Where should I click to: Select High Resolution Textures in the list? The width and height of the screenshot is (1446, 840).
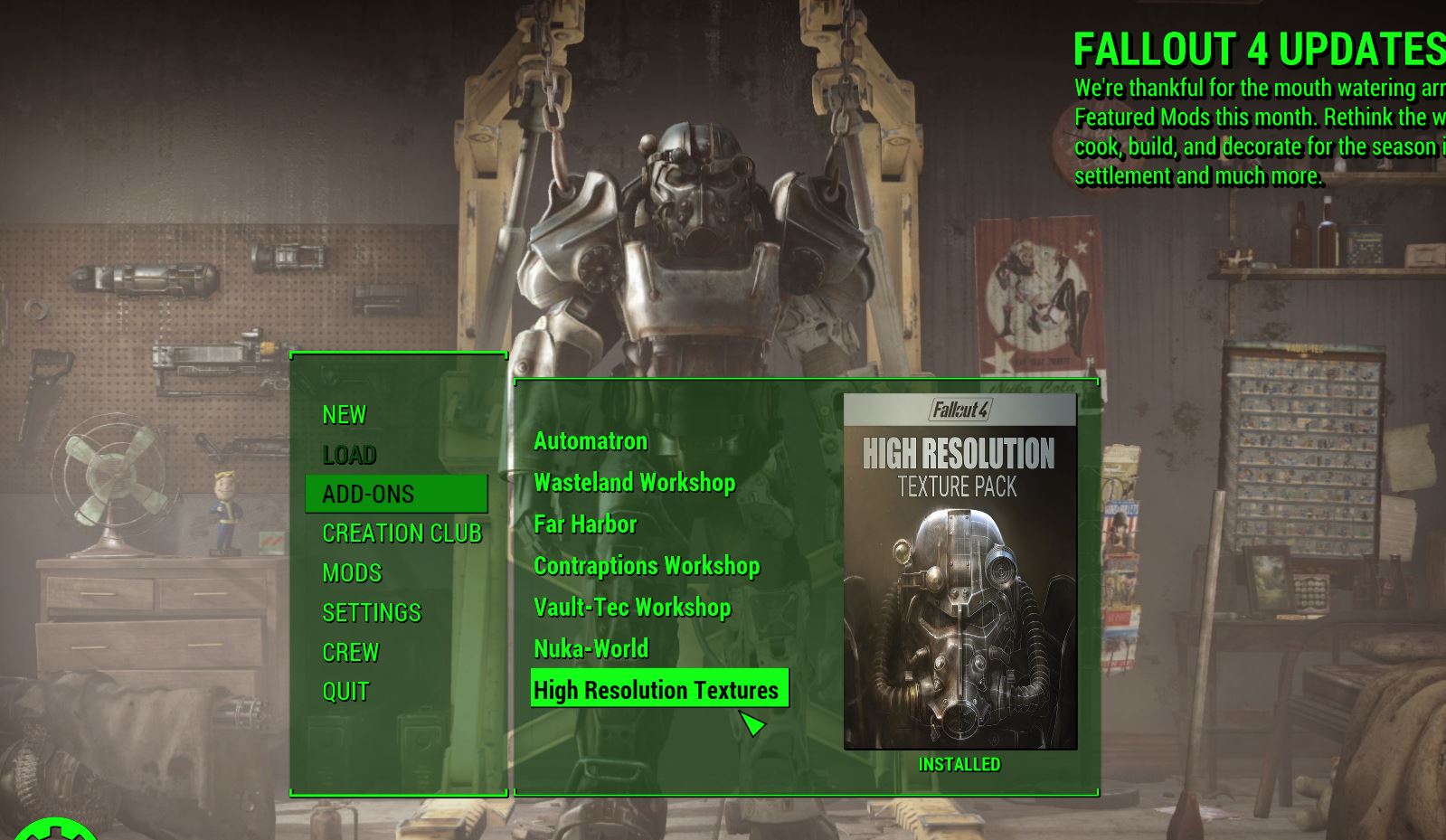tap(657, 690)
